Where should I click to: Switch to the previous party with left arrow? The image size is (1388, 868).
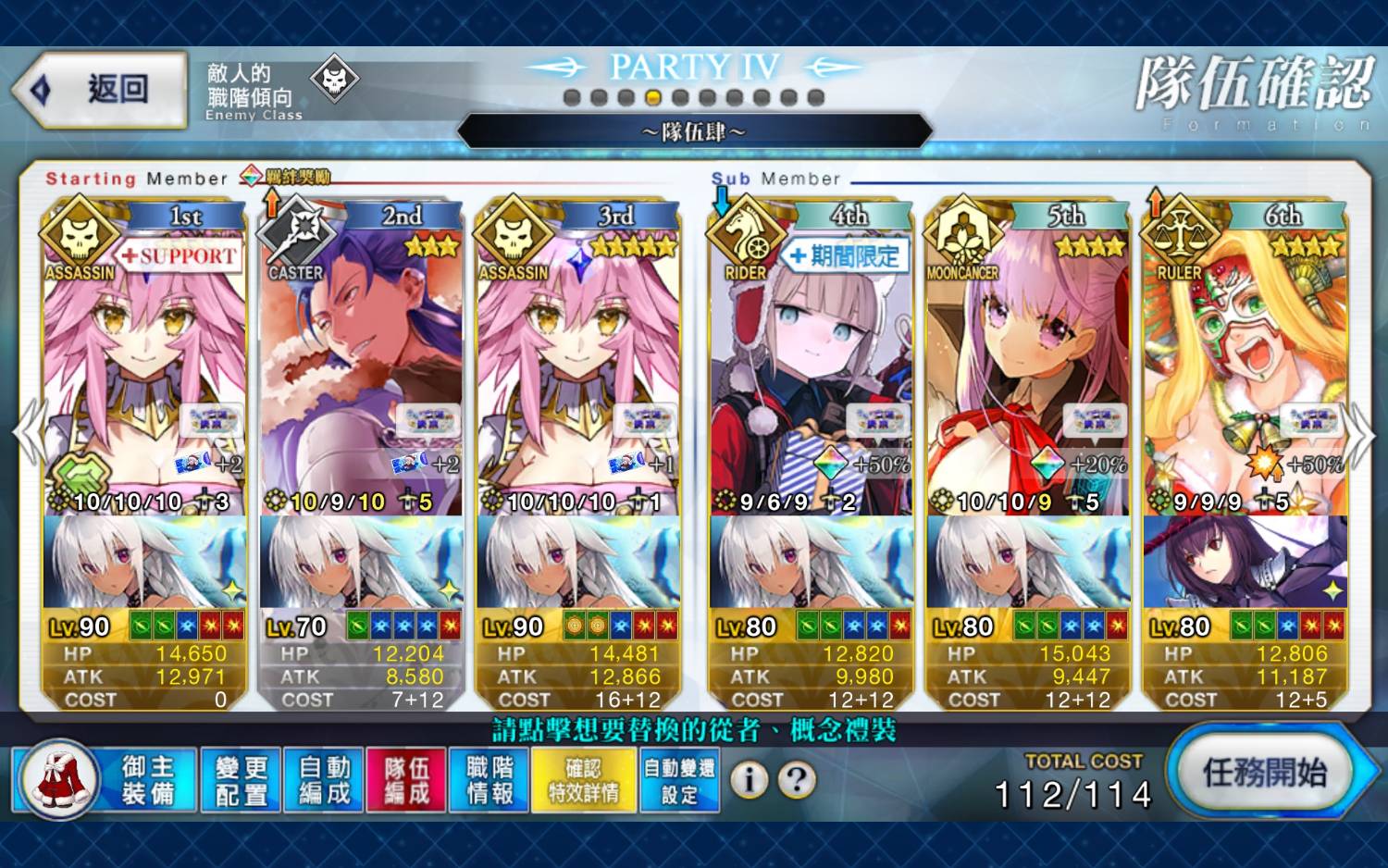tap(28, 433)
